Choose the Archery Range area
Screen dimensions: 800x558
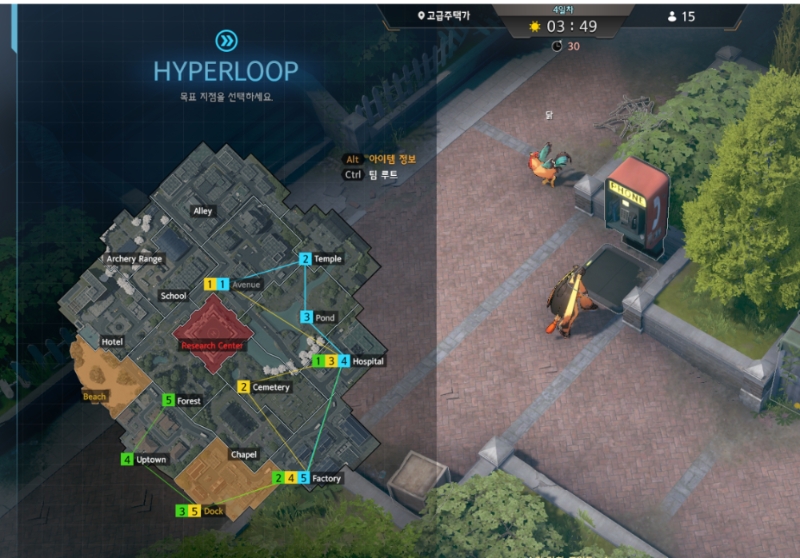(x=134, y=259)
